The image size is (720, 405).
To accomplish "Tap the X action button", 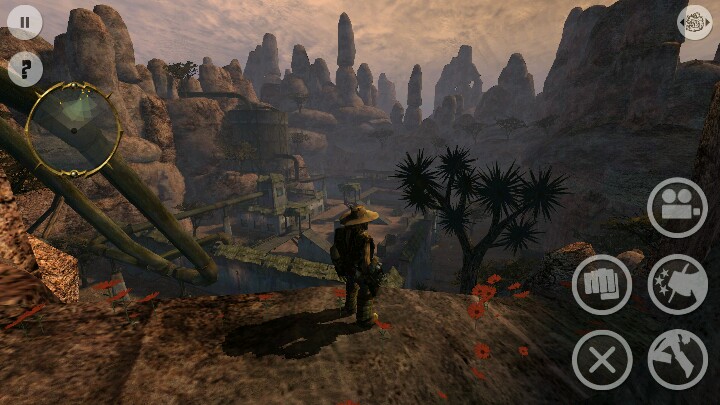I will (602, 360).
